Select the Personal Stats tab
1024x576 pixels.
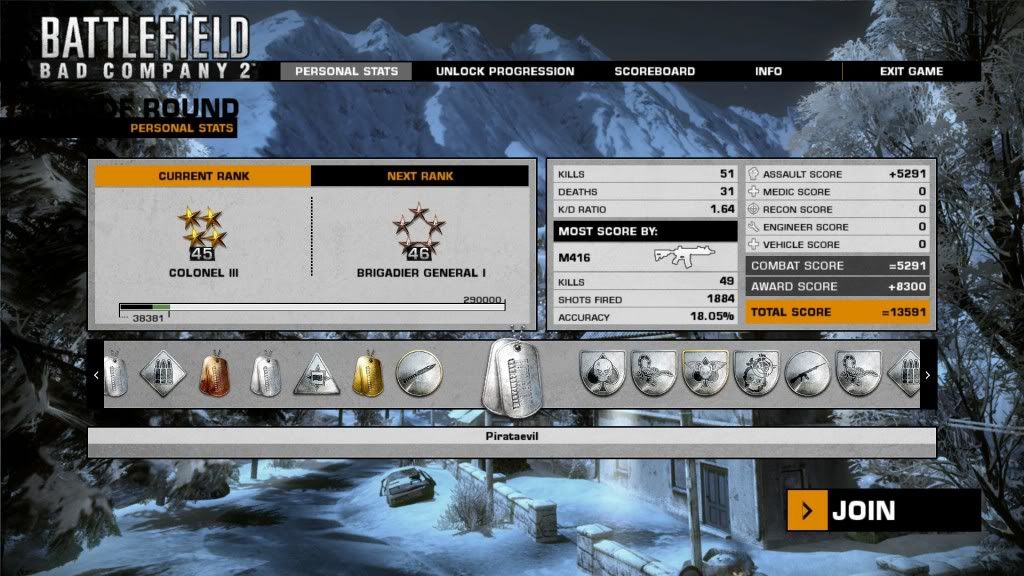click(x=346, y=72)
